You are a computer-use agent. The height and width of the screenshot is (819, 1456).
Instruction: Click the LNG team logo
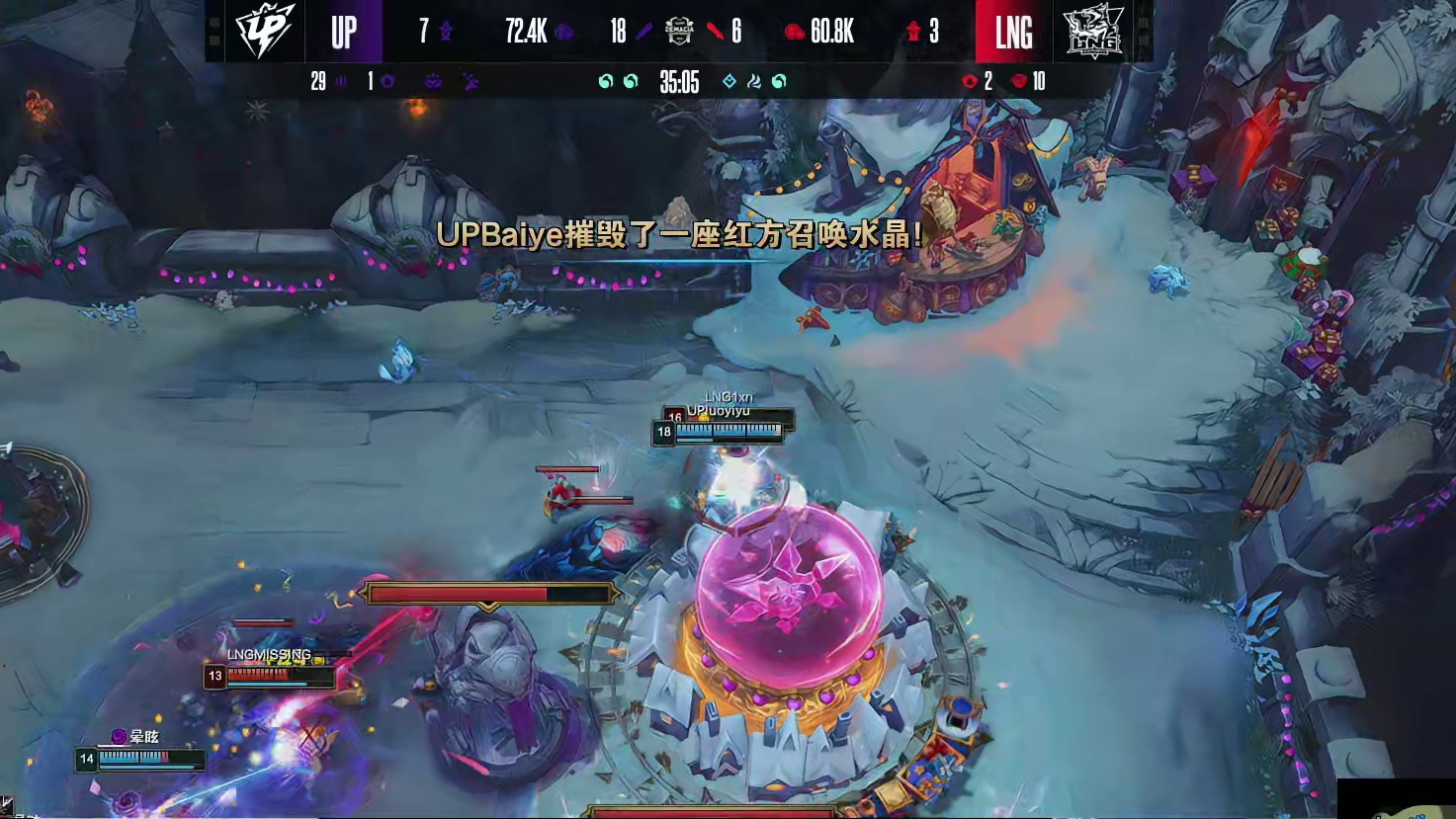point(1091,32)
